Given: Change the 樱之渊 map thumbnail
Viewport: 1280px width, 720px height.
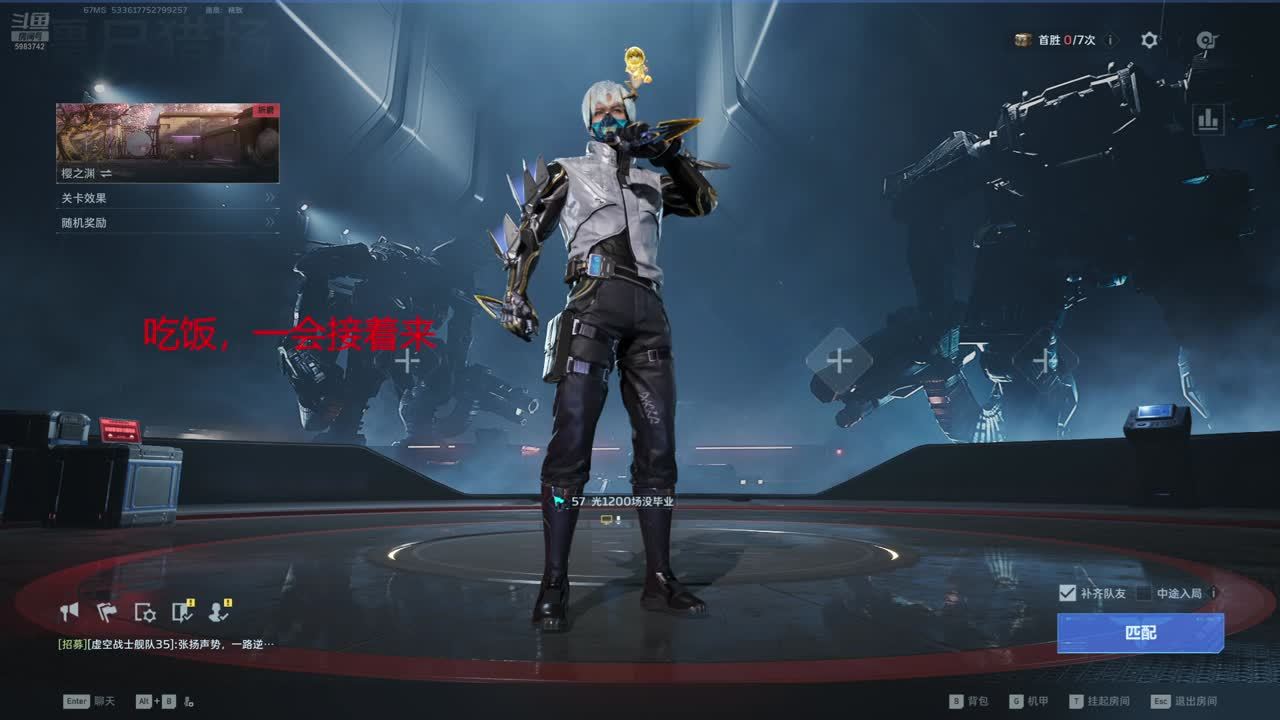Looking at the screenshot, I should (167, 142).
